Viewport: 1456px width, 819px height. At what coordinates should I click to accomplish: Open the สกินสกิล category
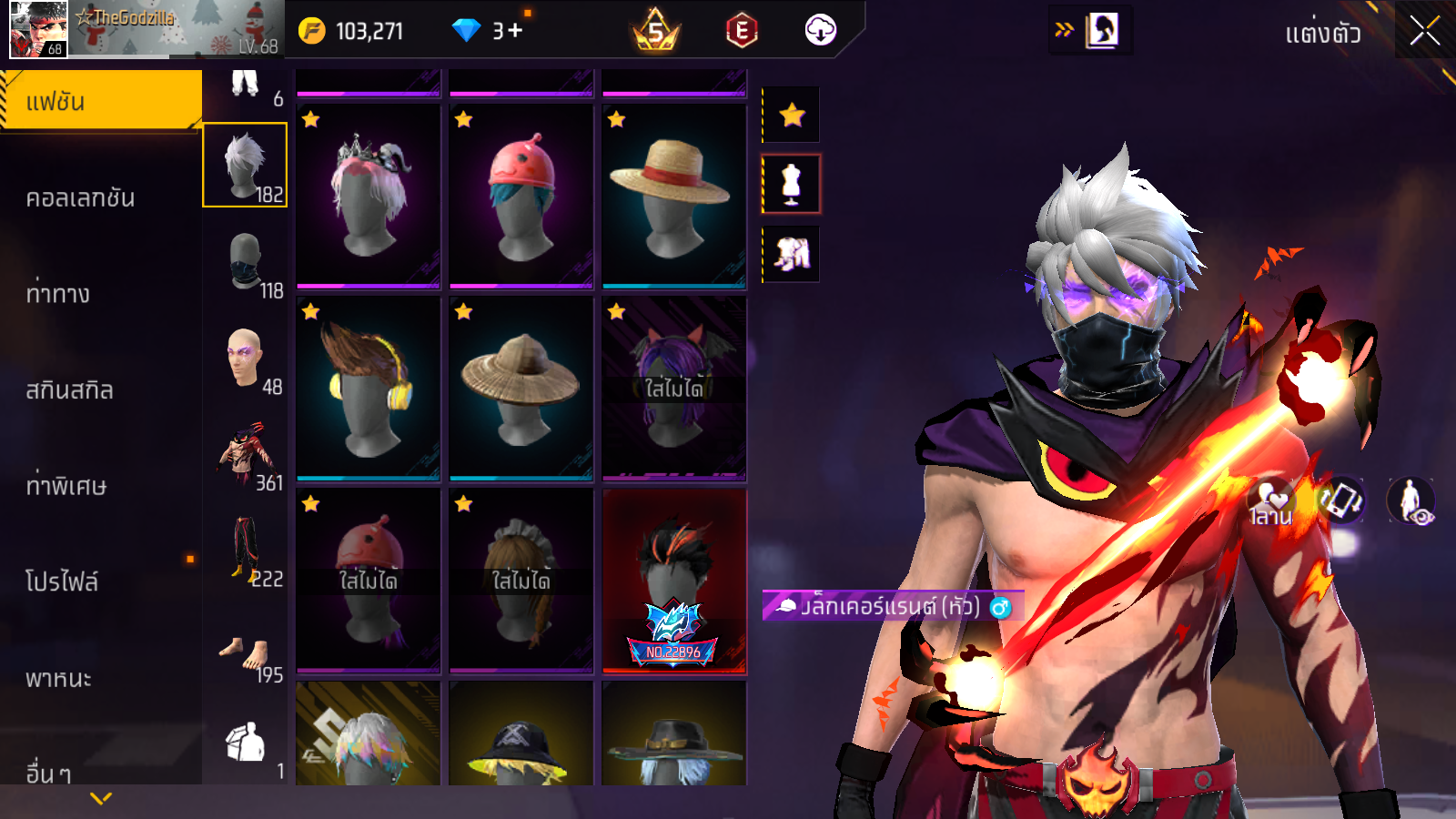tap(70, 389)
